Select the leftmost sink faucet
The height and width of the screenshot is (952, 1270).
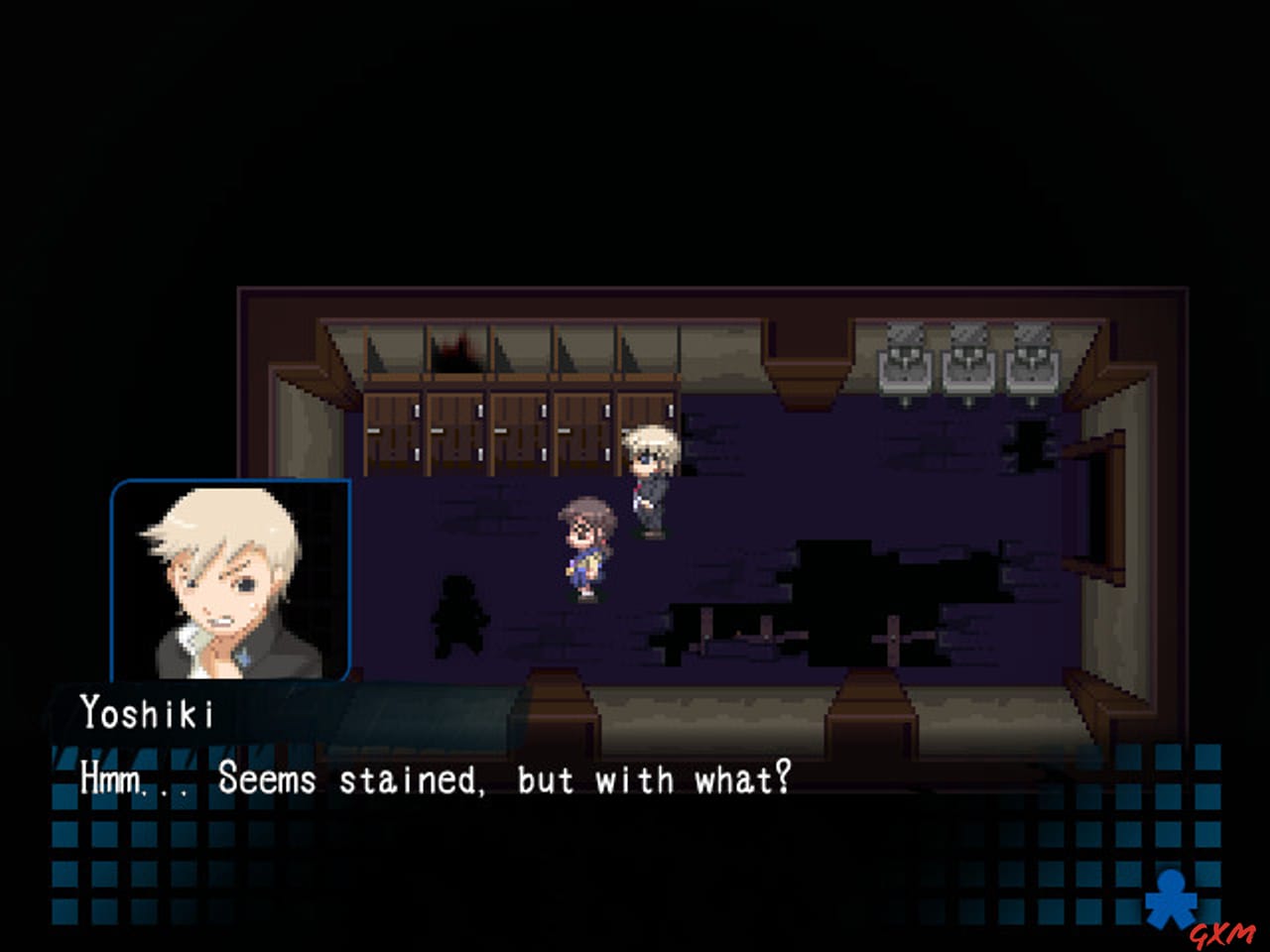coord(905,352)
